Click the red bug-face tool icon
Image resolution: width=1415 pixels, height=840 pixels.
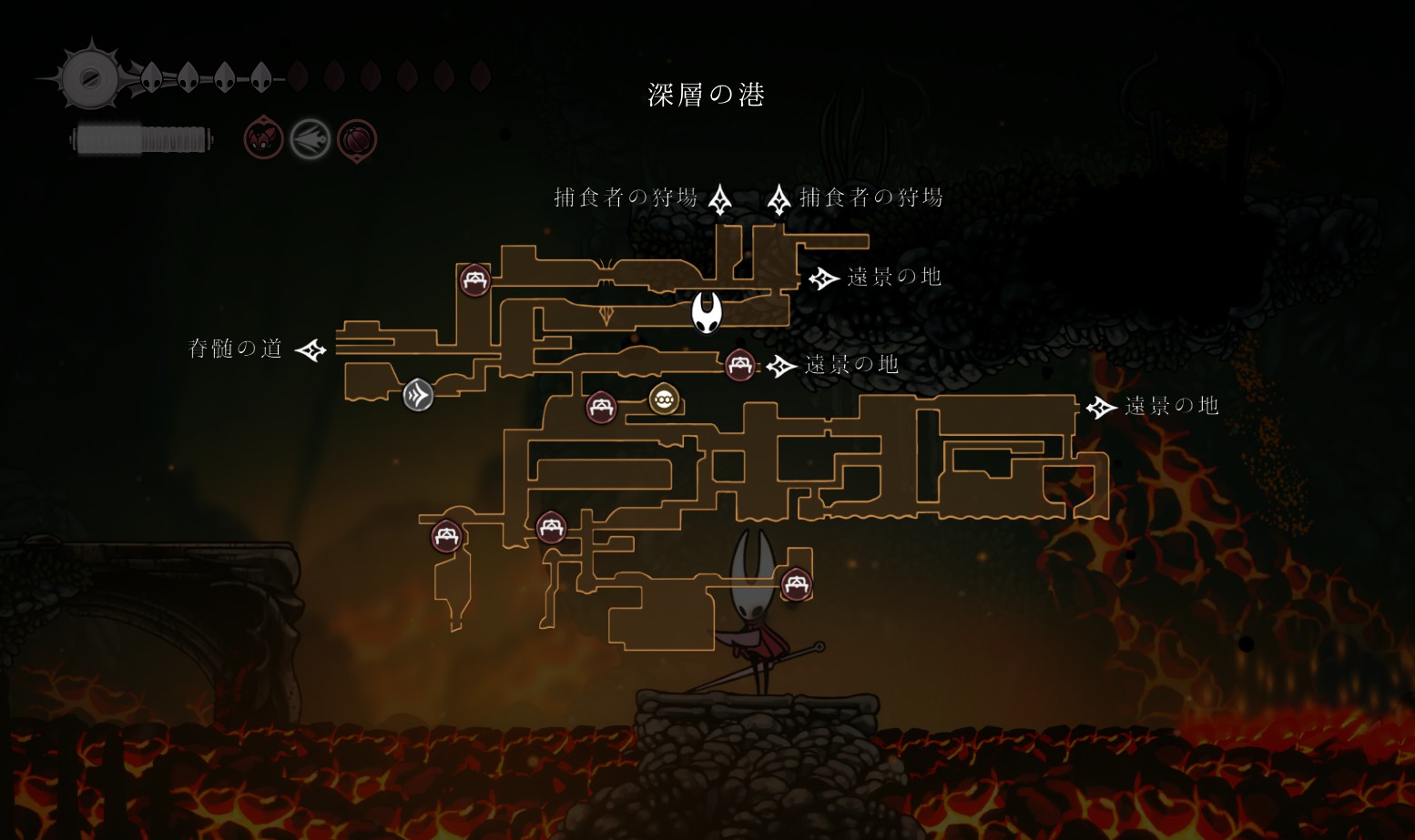pyautogui.click(x=263, y=139)
